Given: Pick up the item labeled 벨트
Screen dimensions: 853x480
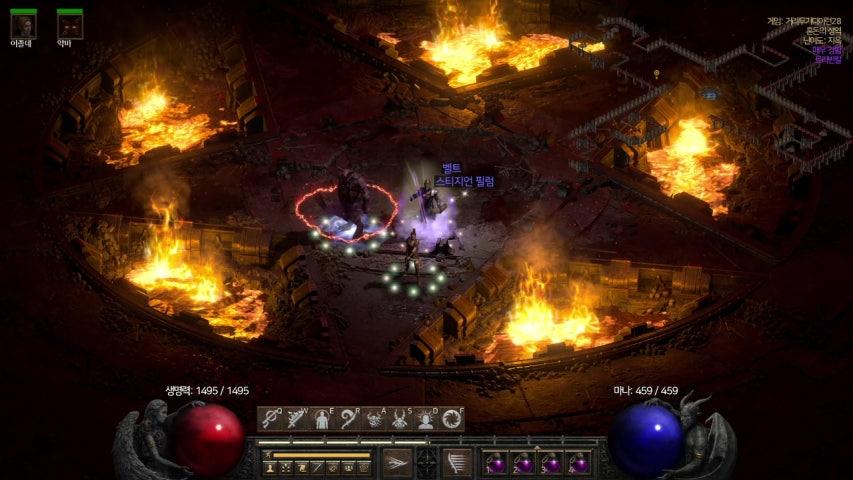Looking at the screenshot, I should (x=451, y=168).
